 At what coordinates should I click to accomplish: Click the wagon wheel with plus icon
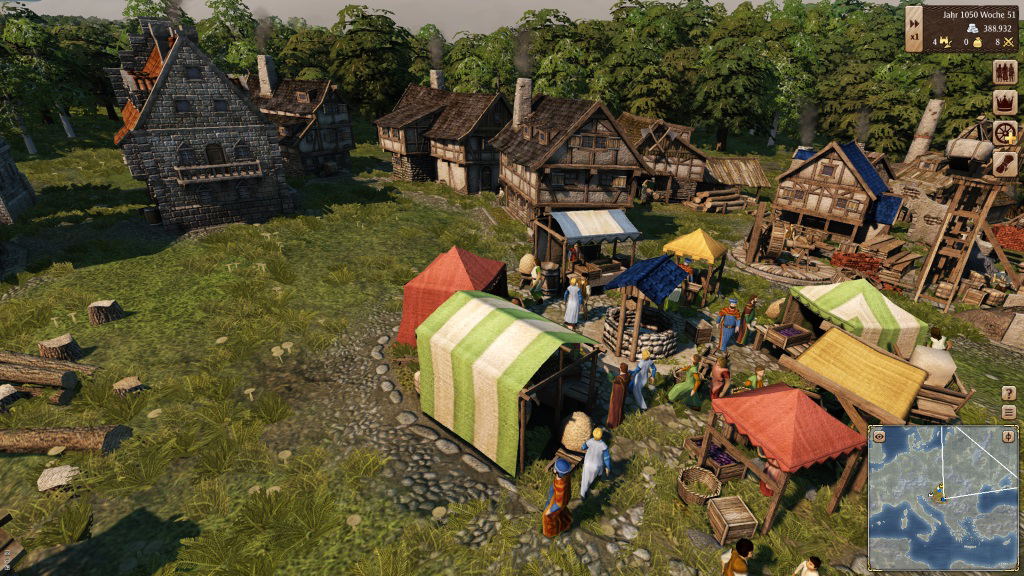pyautogui.click(x=1005, y=133)
